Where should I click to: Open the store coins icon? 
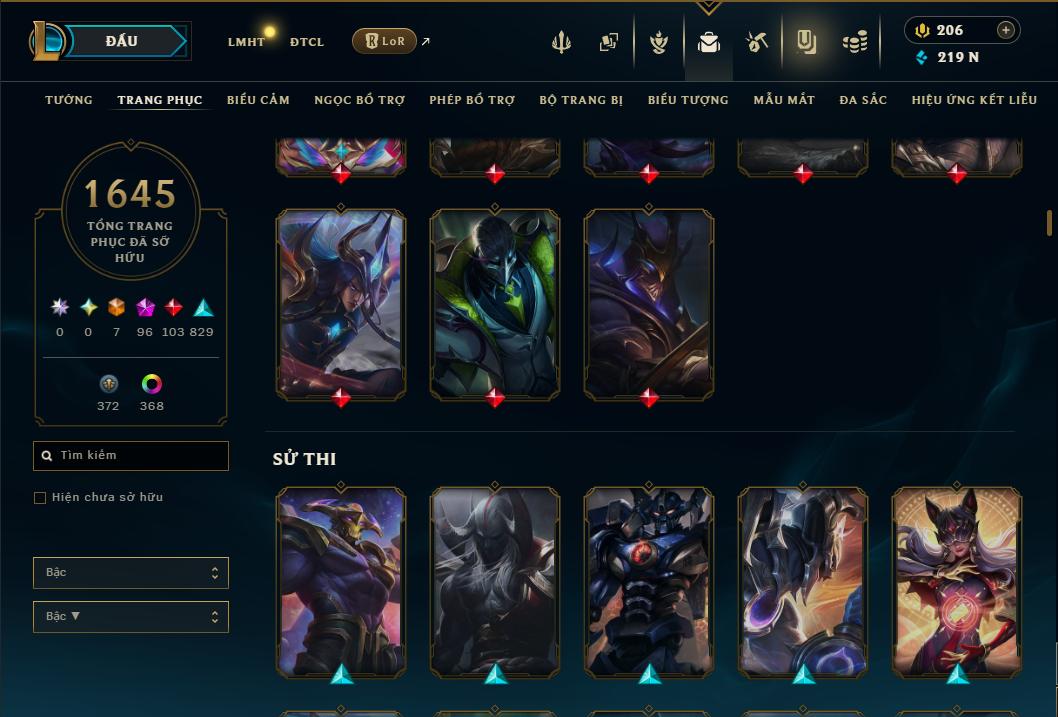[854, 42]
